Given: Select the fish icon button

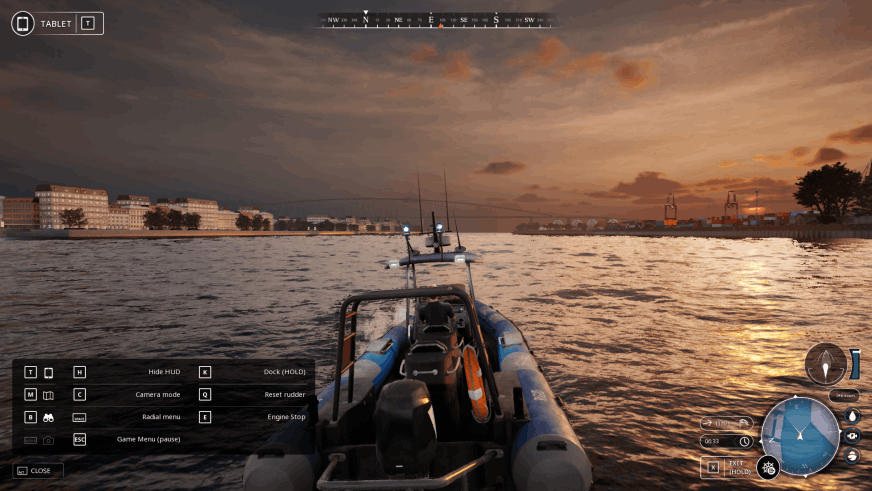Looking at the screenshot, I should pos(852,436).
